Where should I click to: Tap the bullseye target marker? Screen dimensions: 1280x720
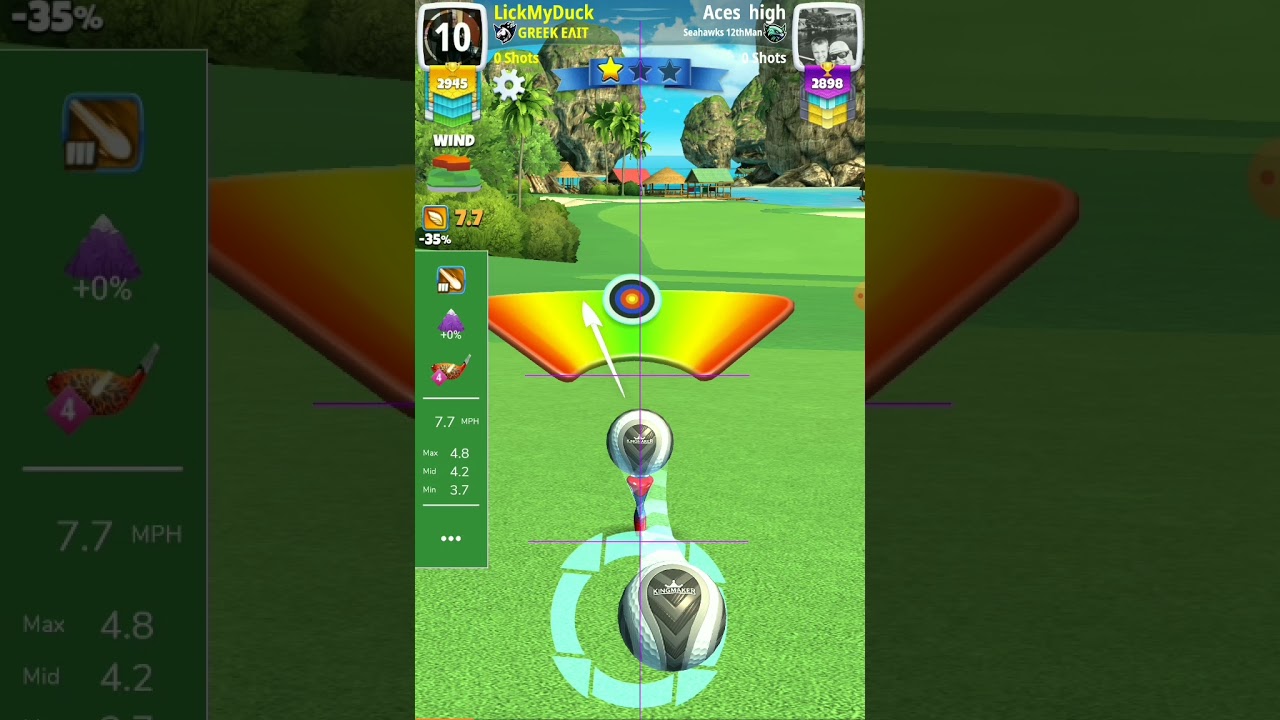(x=631, y=298)
